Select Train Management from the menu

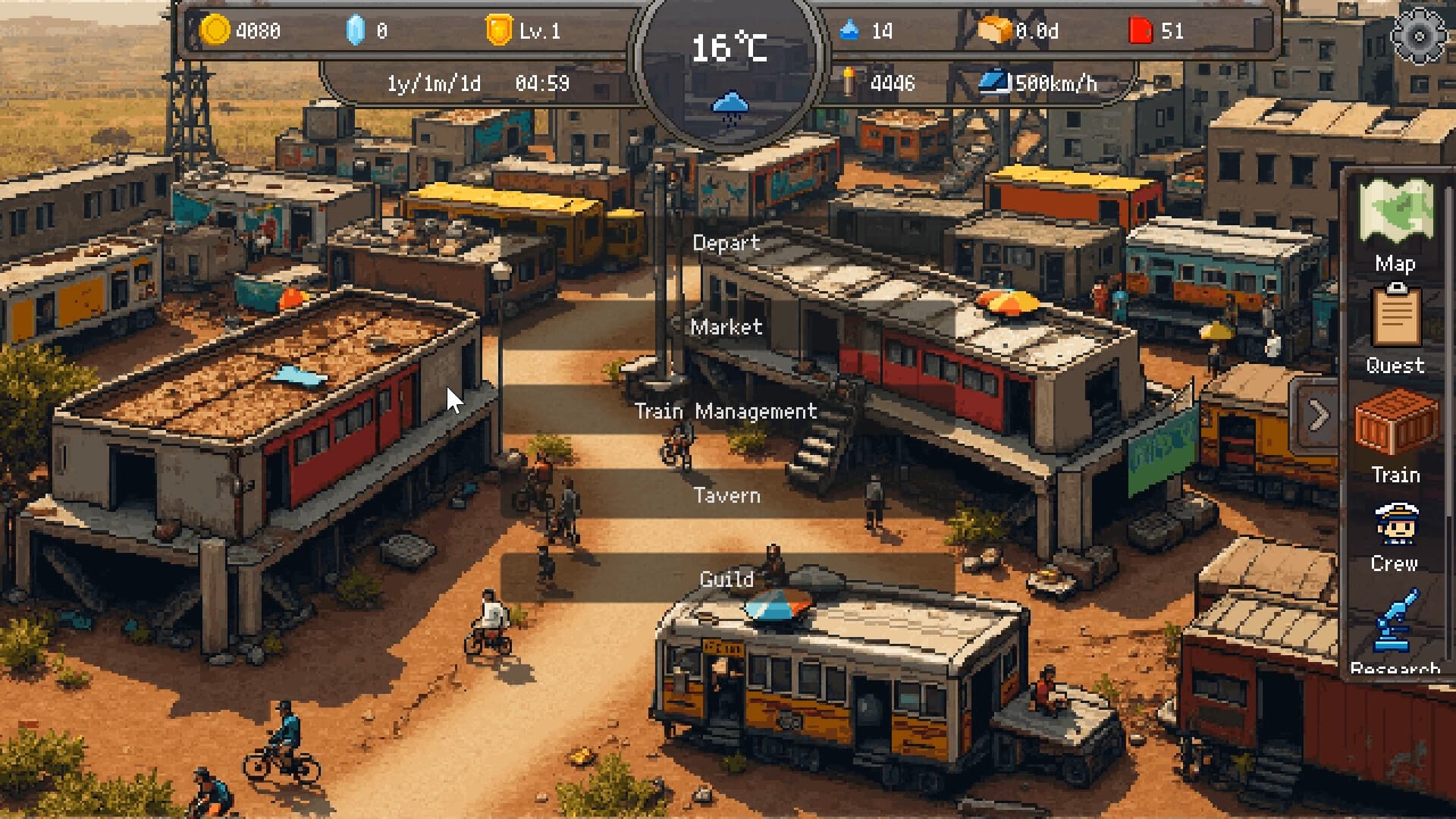click(728, 412)
